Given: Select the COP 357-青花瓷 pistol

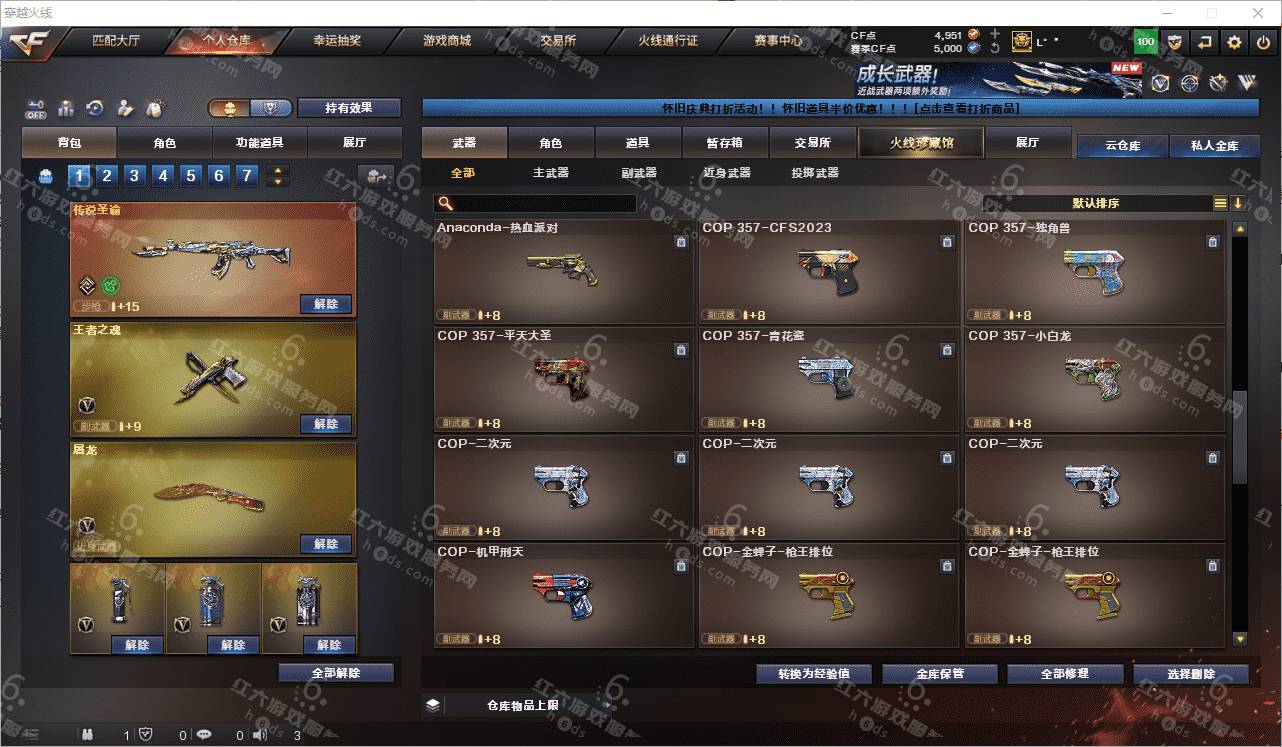Looking at the screenshot, I should [x=829, y=379].
